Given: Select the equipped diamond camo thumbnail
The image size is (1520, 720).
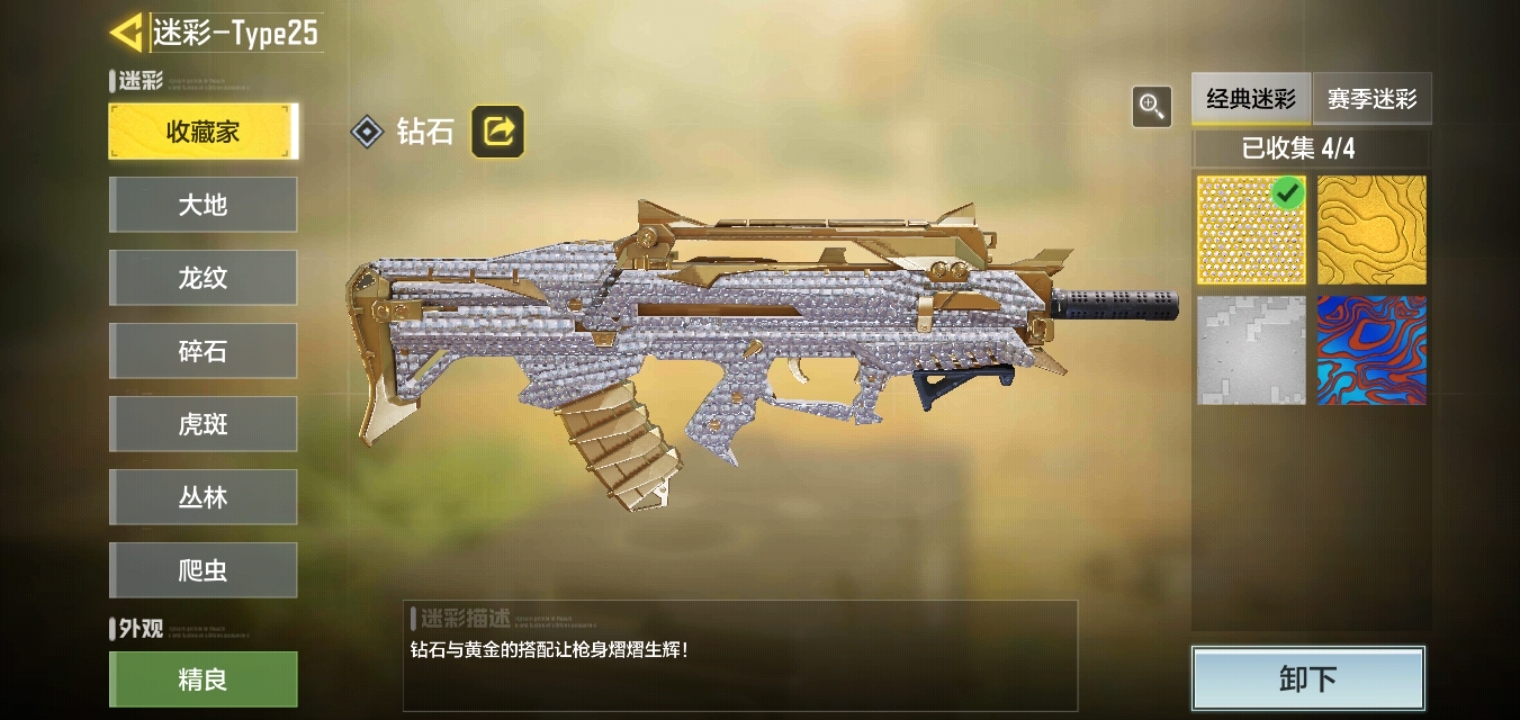Looking at the screenshot, I should click(x=1251, y=230).
